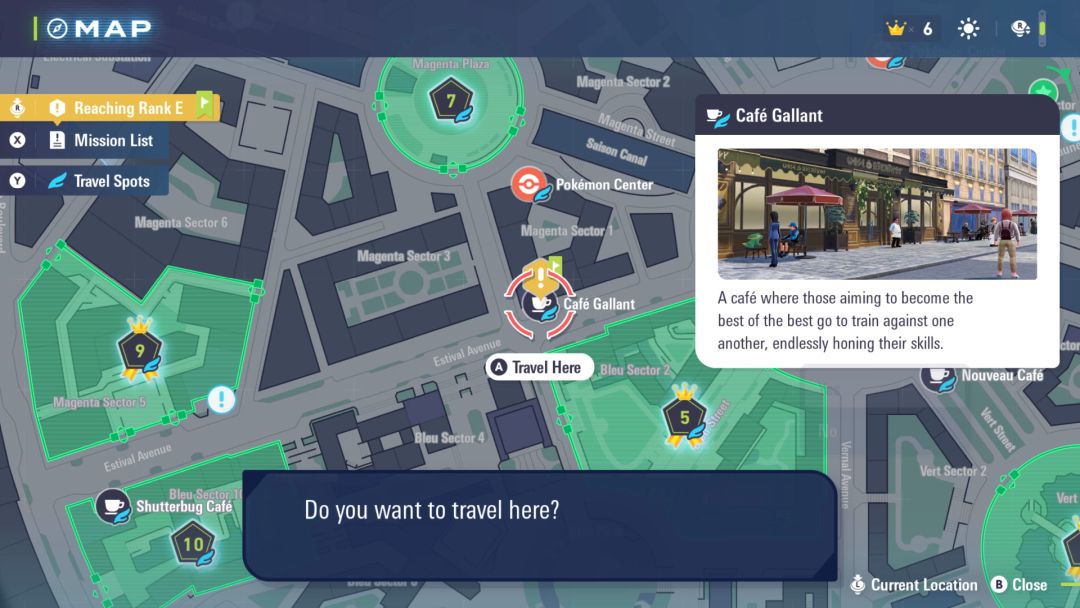Close the map screen
1080x608 pixels.
(x=1019, y=585)
